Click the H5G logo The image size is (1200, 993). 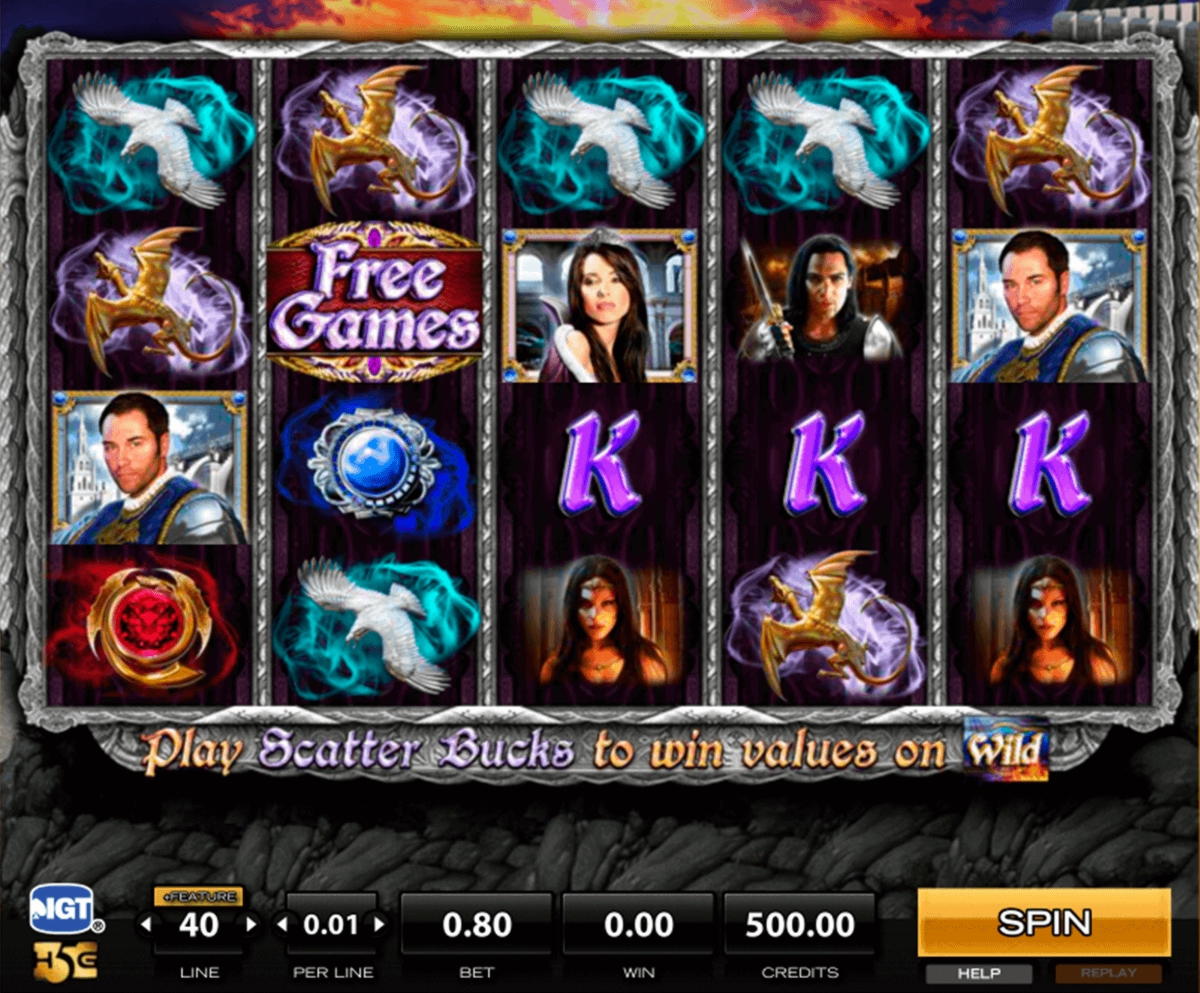tap(65, 960)
